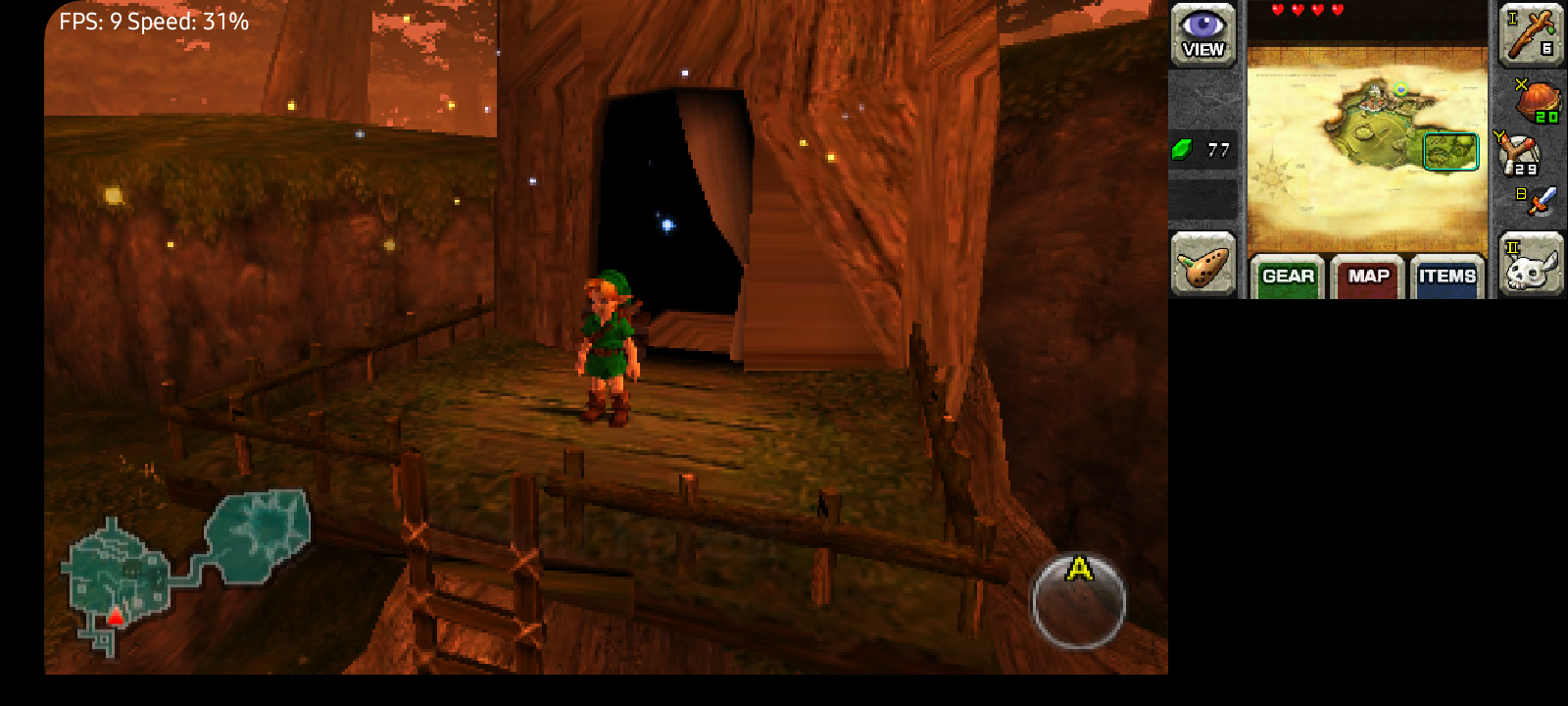
Task: Select the Deku Nut item icon
Action: (1536, 101)
